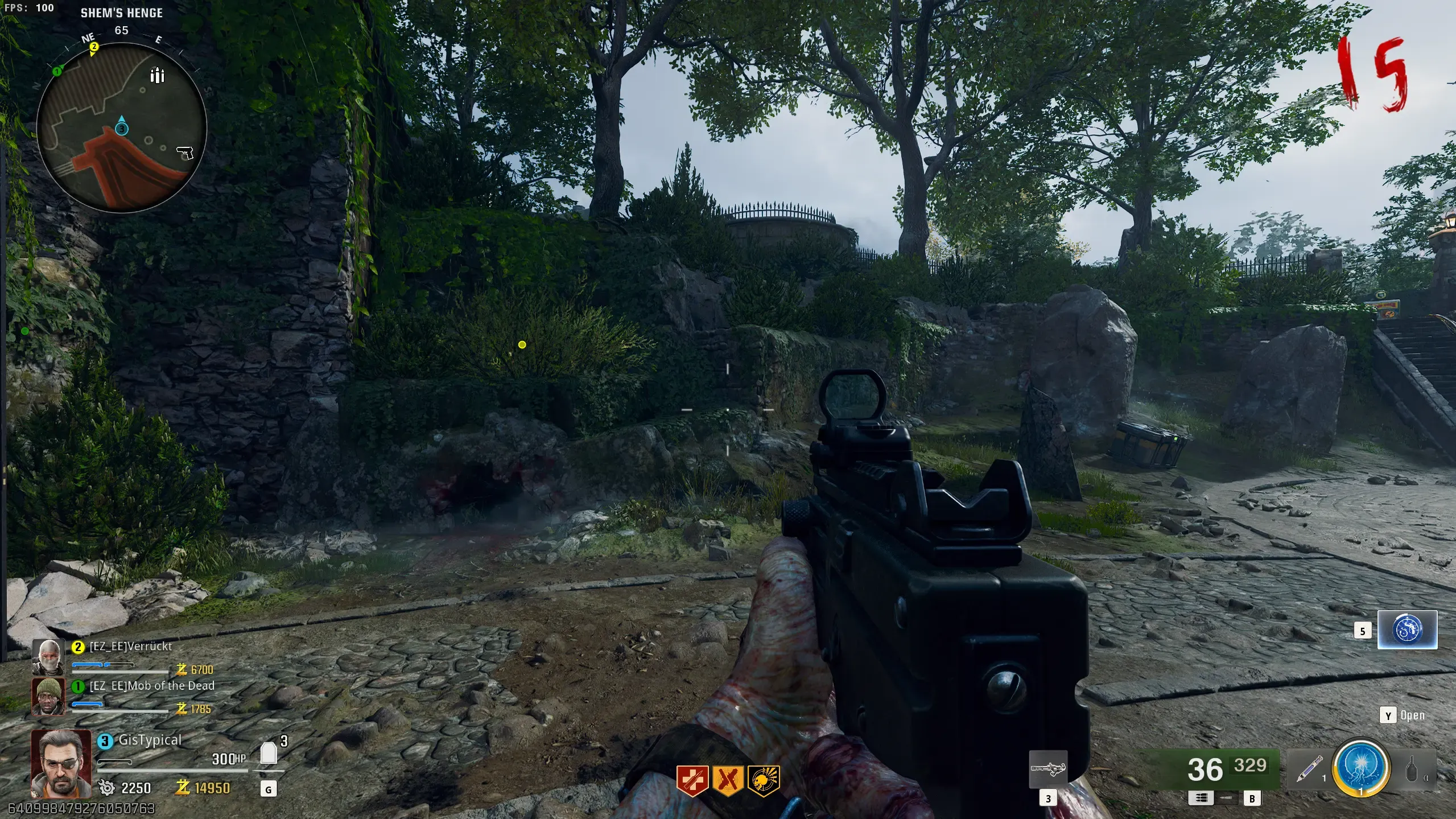The height and width of the screenshot is (819, 1456).
Task: Select the pistol wall-buy marker on the minimap
Action: (x=185, y=153)
